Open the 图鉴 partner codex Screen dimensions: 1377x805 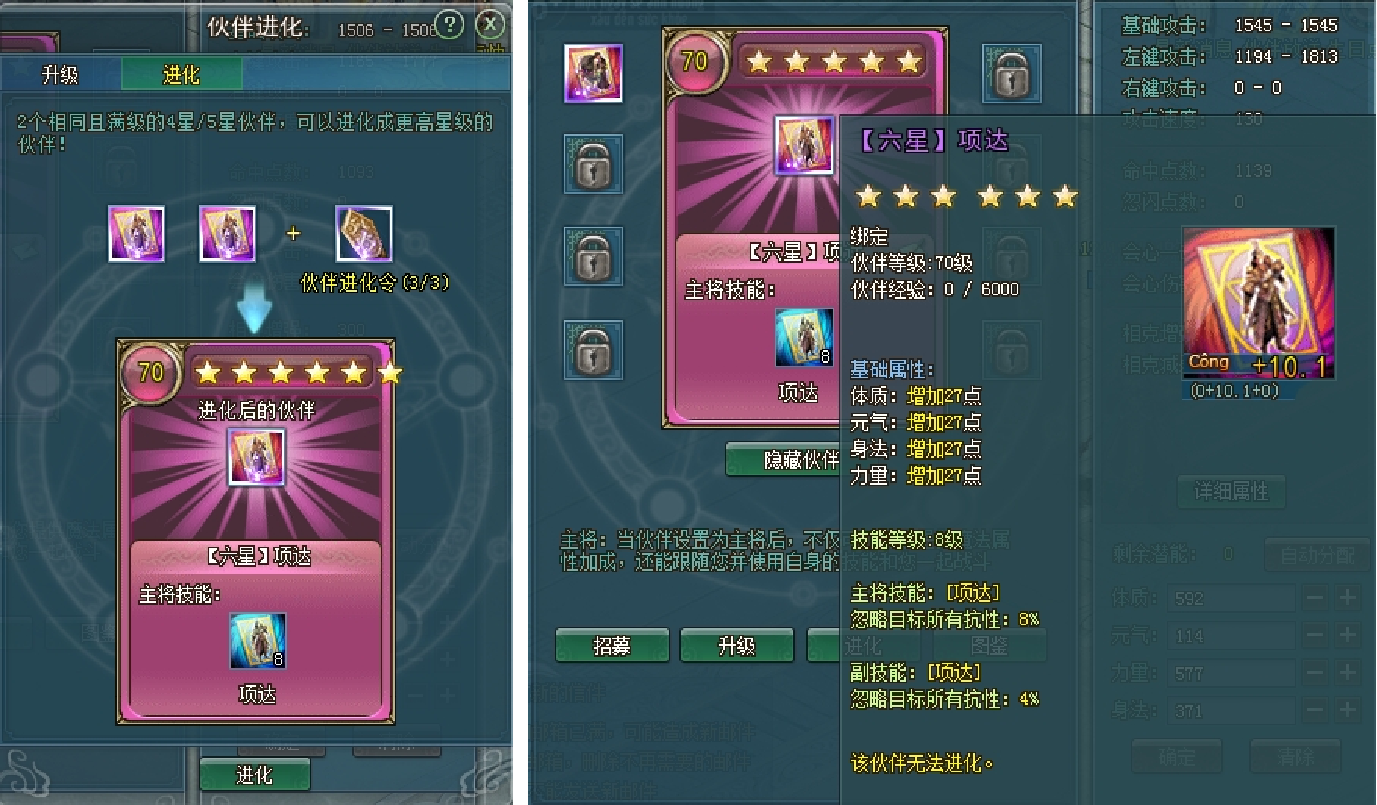(988, 646)
